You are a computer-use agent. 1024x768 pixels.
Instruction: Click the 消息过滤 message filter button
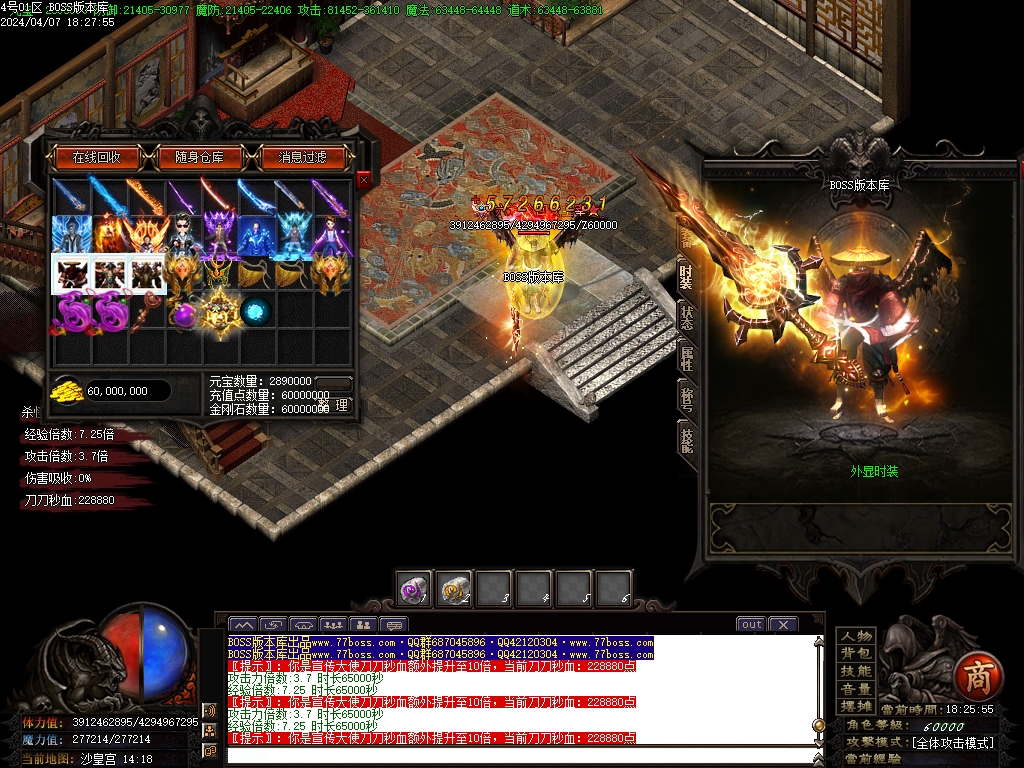click(303, 157)
